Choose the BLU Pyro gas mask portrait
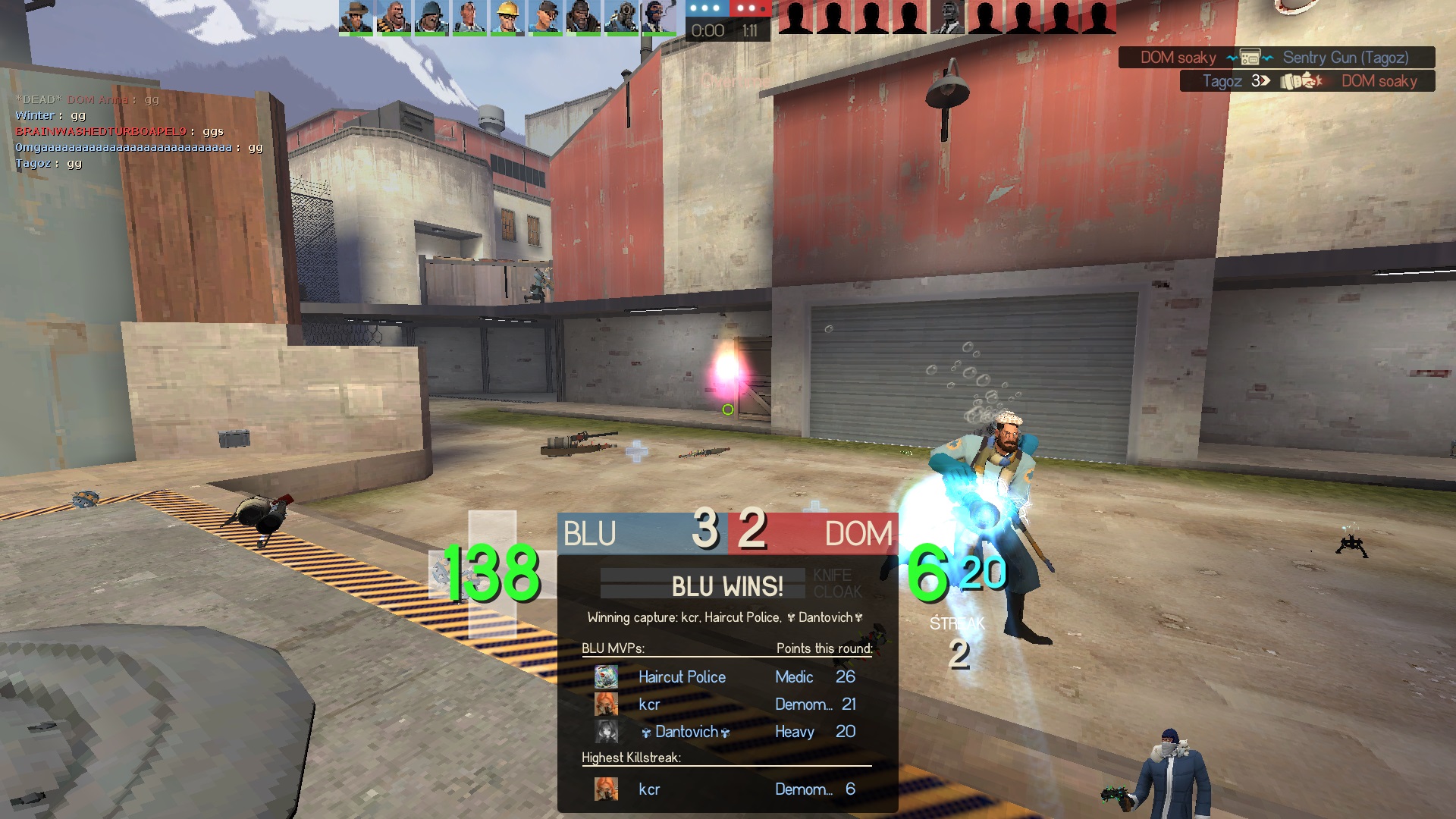This screenshot has width=1456, height=819. click(621, 17)
